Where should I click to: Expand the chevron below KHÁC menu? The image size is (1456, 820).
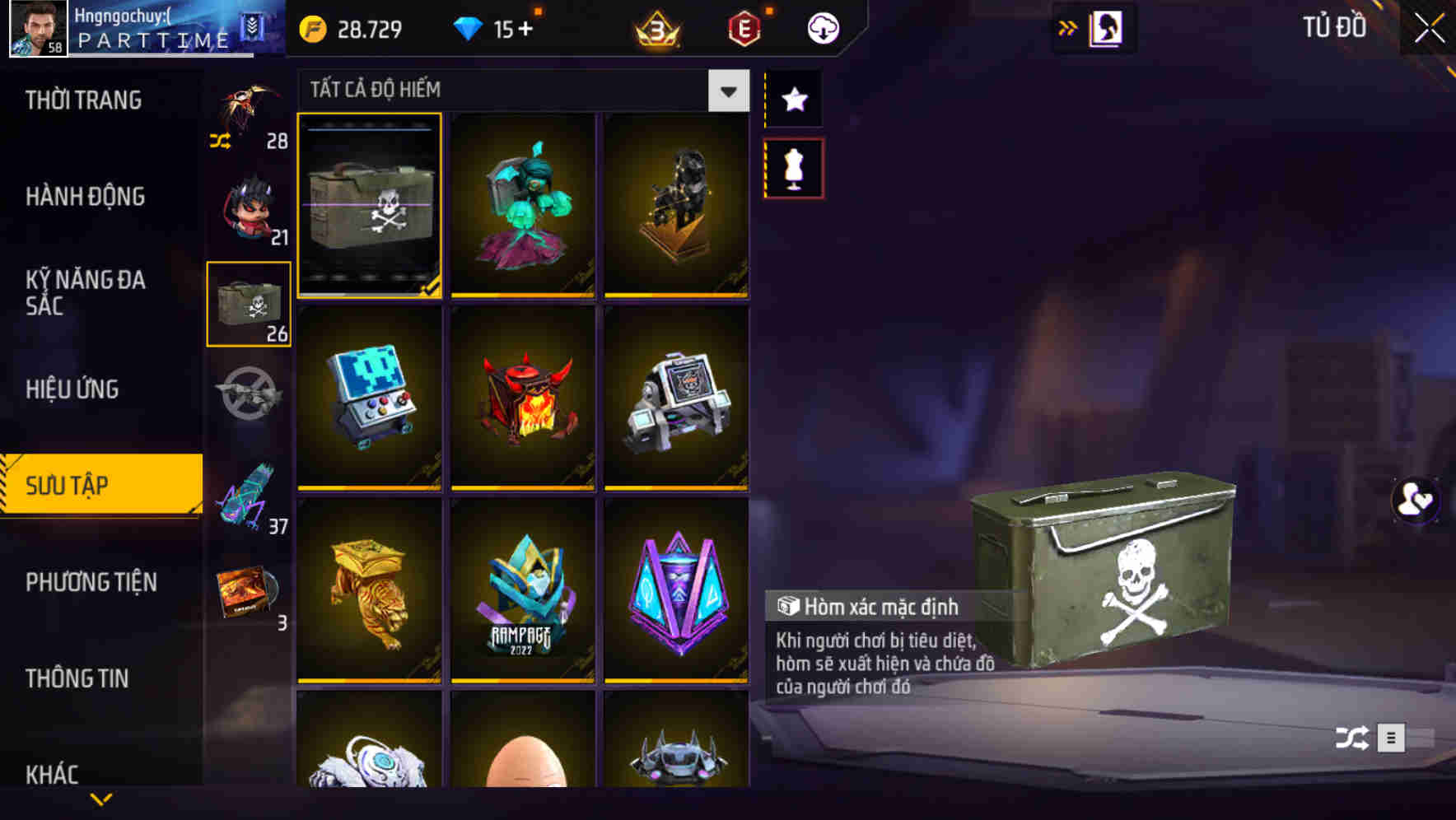(x=100, y=800)
